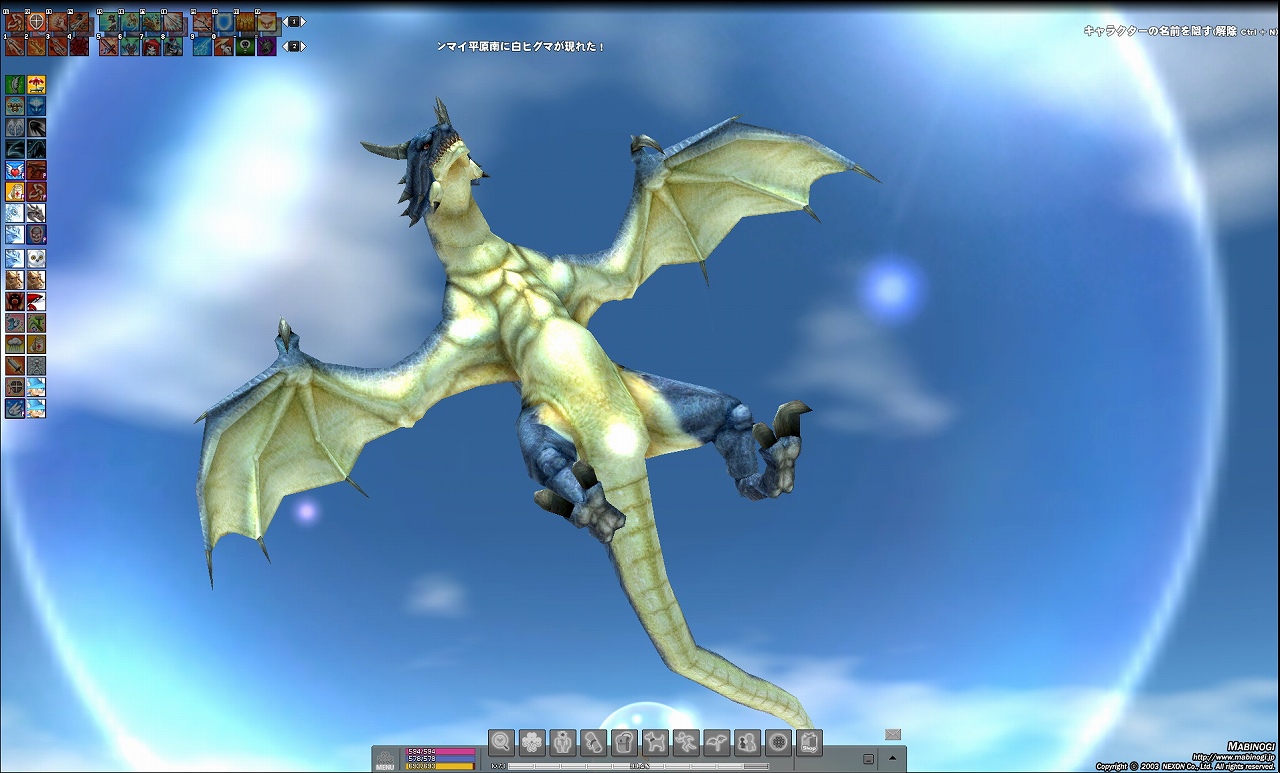Open the inventory backpack icon
The height and width of the screenshot is (773, 1280).
tap(624, 742)
